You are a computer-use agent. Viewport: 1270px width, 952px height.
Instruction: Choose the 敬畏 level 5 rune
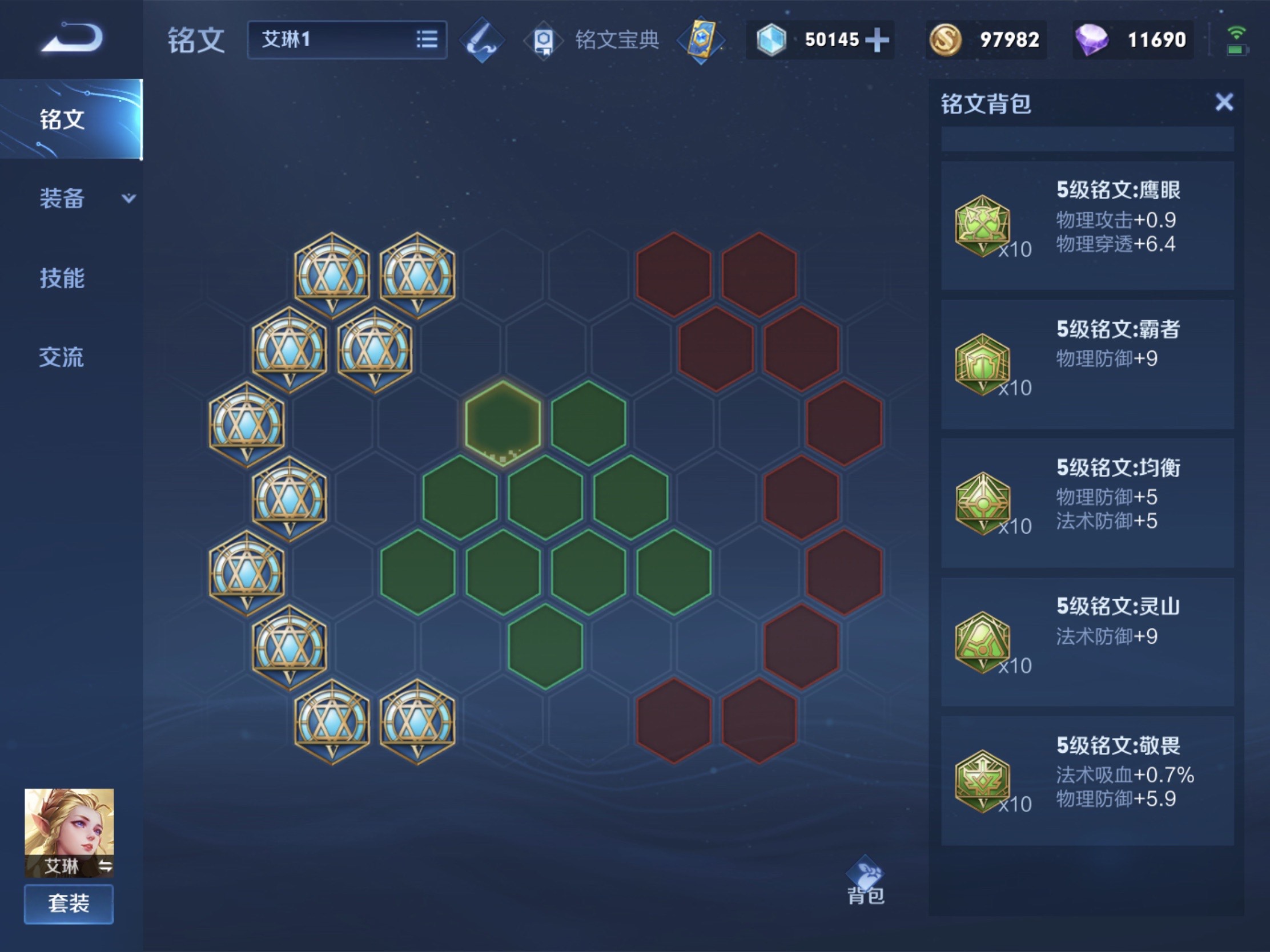(1087, 780)
